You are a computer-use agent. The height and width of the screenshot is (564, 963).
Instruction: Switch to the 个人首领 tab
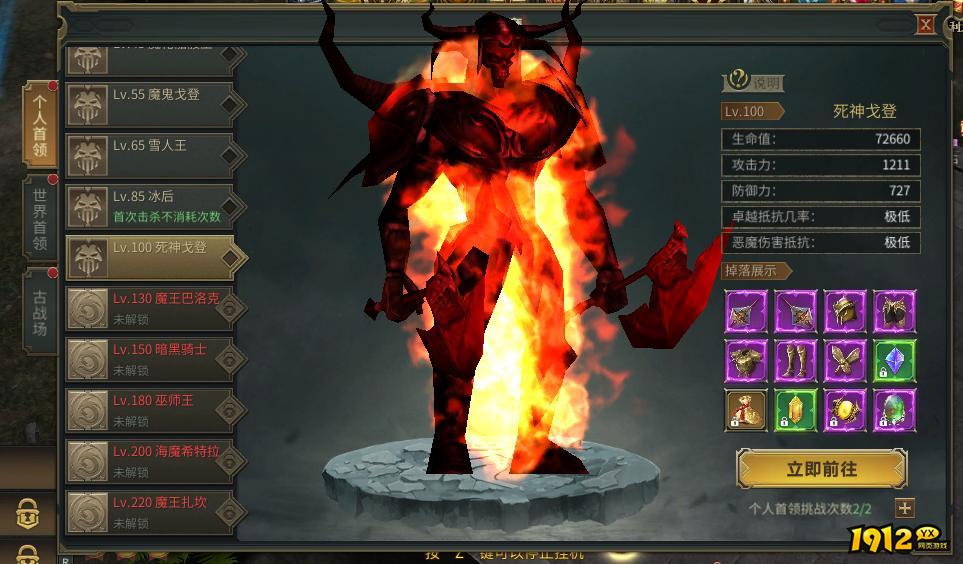pyautogui.click(x=40, y=124)
